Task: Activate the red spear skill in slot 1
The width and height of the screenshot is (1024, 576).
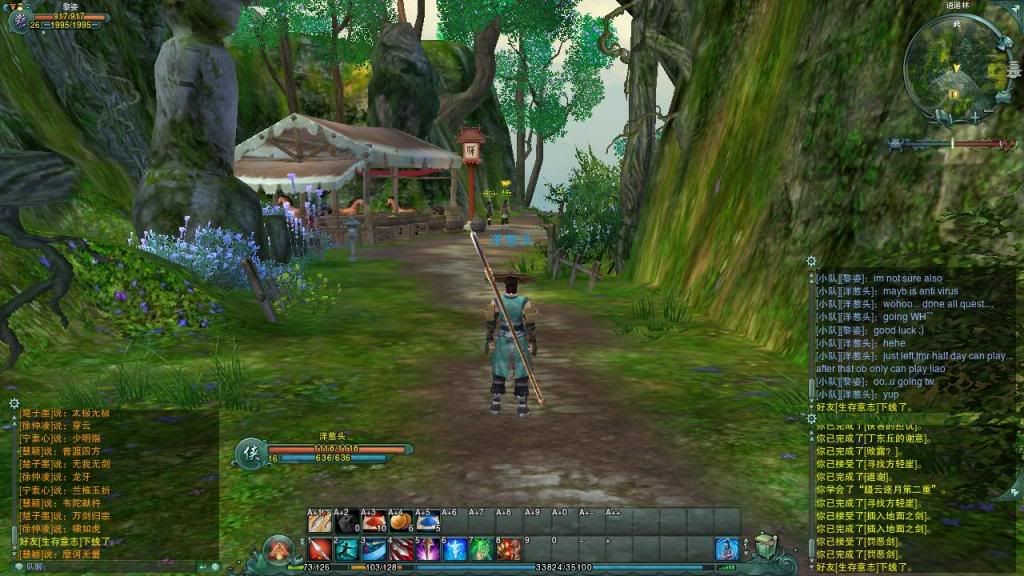Action: (x=319, y=548)
